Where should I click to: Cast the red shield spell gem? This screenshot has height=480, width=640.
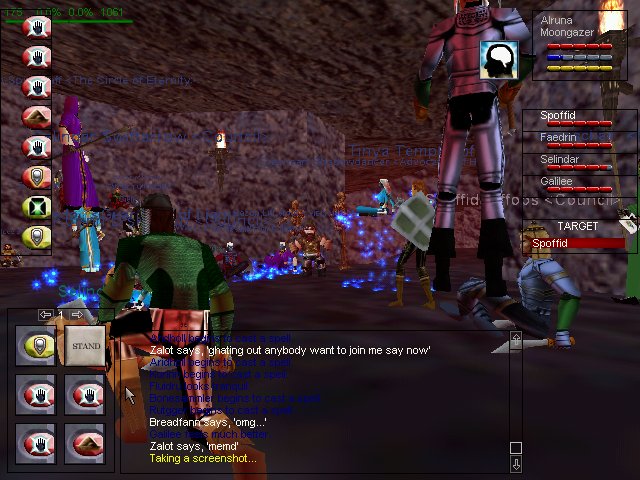point(37,177)
